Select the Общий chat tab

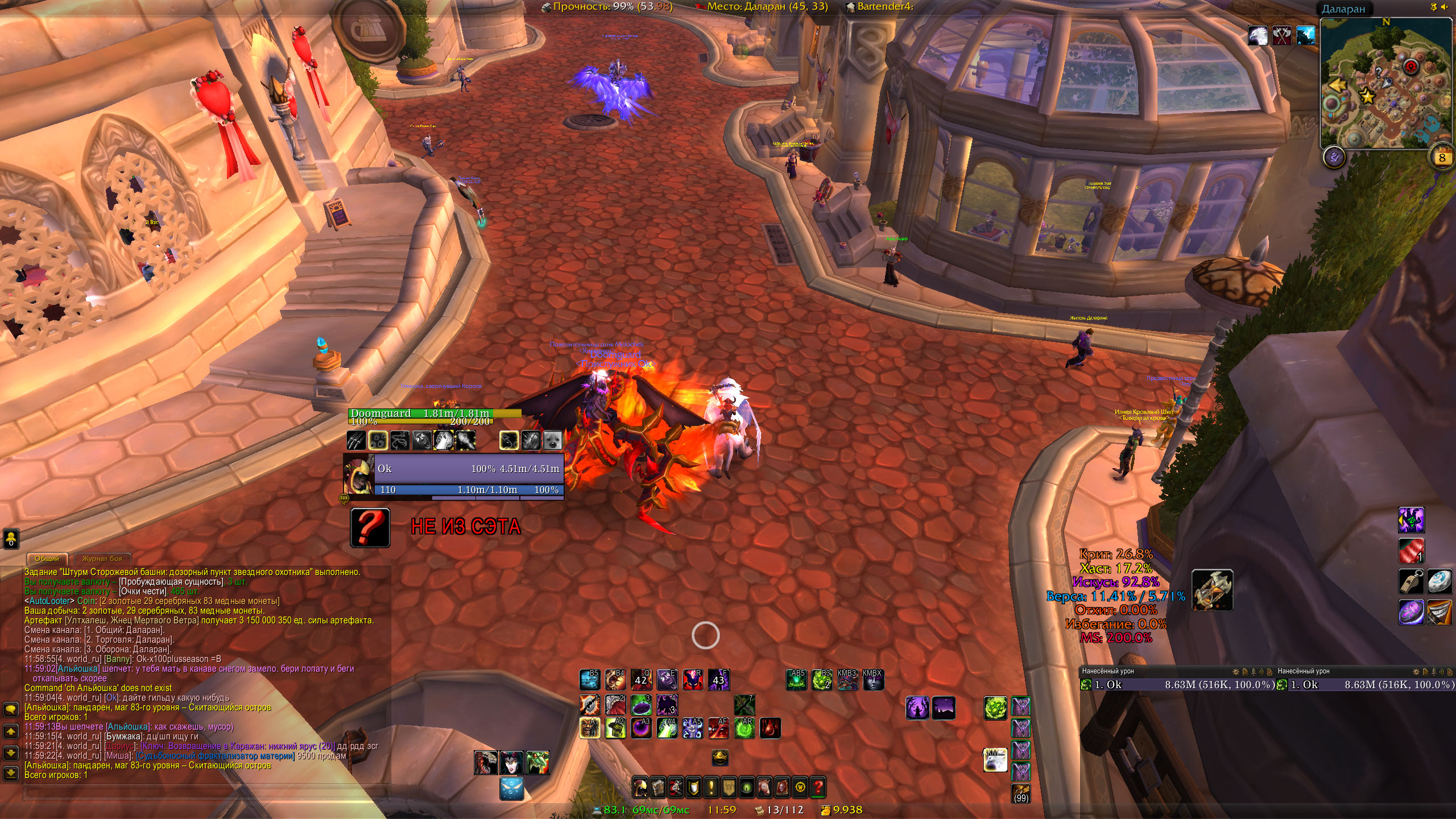pos(47,559)
